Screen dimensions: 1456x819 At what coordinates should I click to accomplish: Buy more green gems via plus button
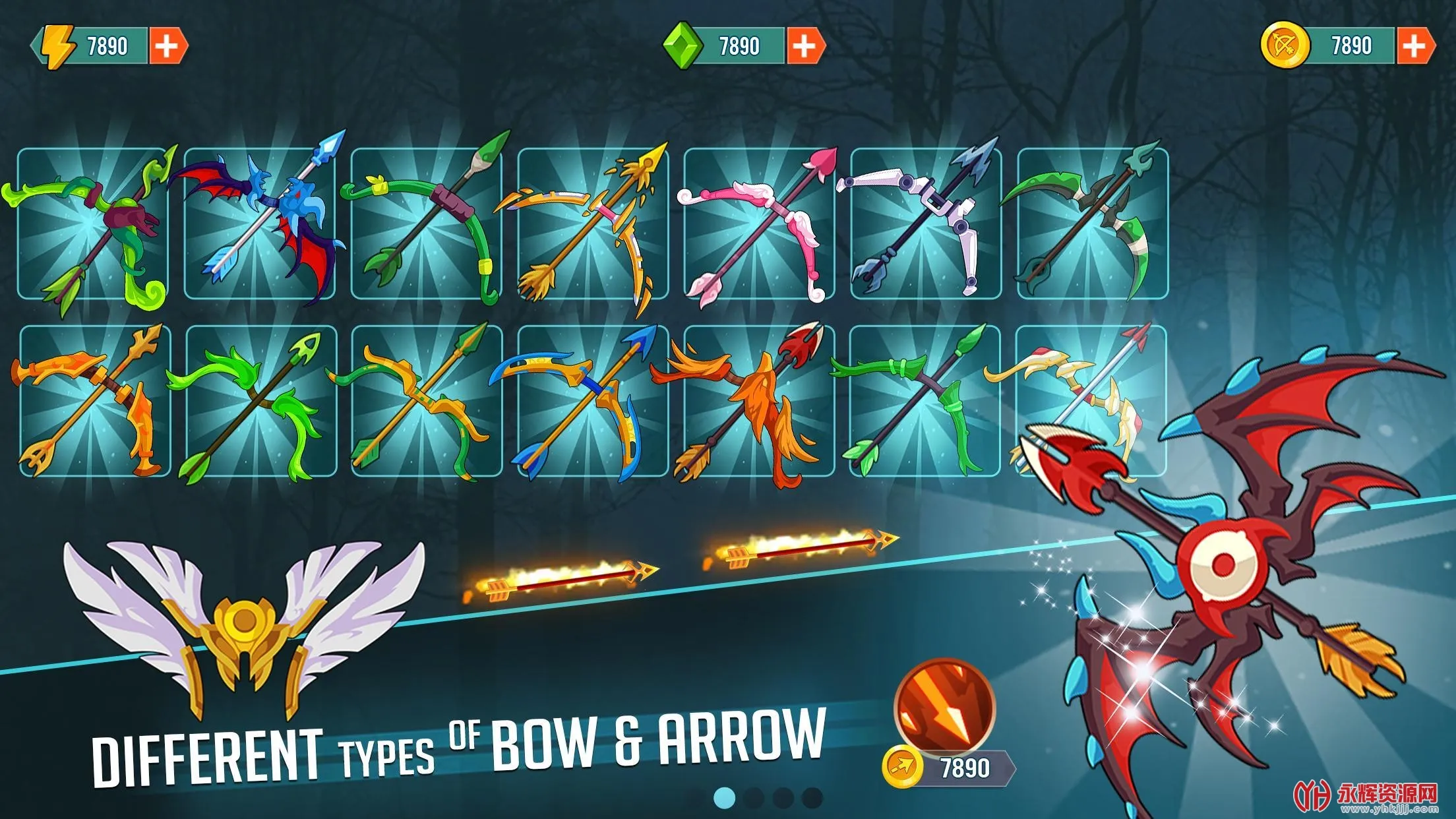(803, 46)
